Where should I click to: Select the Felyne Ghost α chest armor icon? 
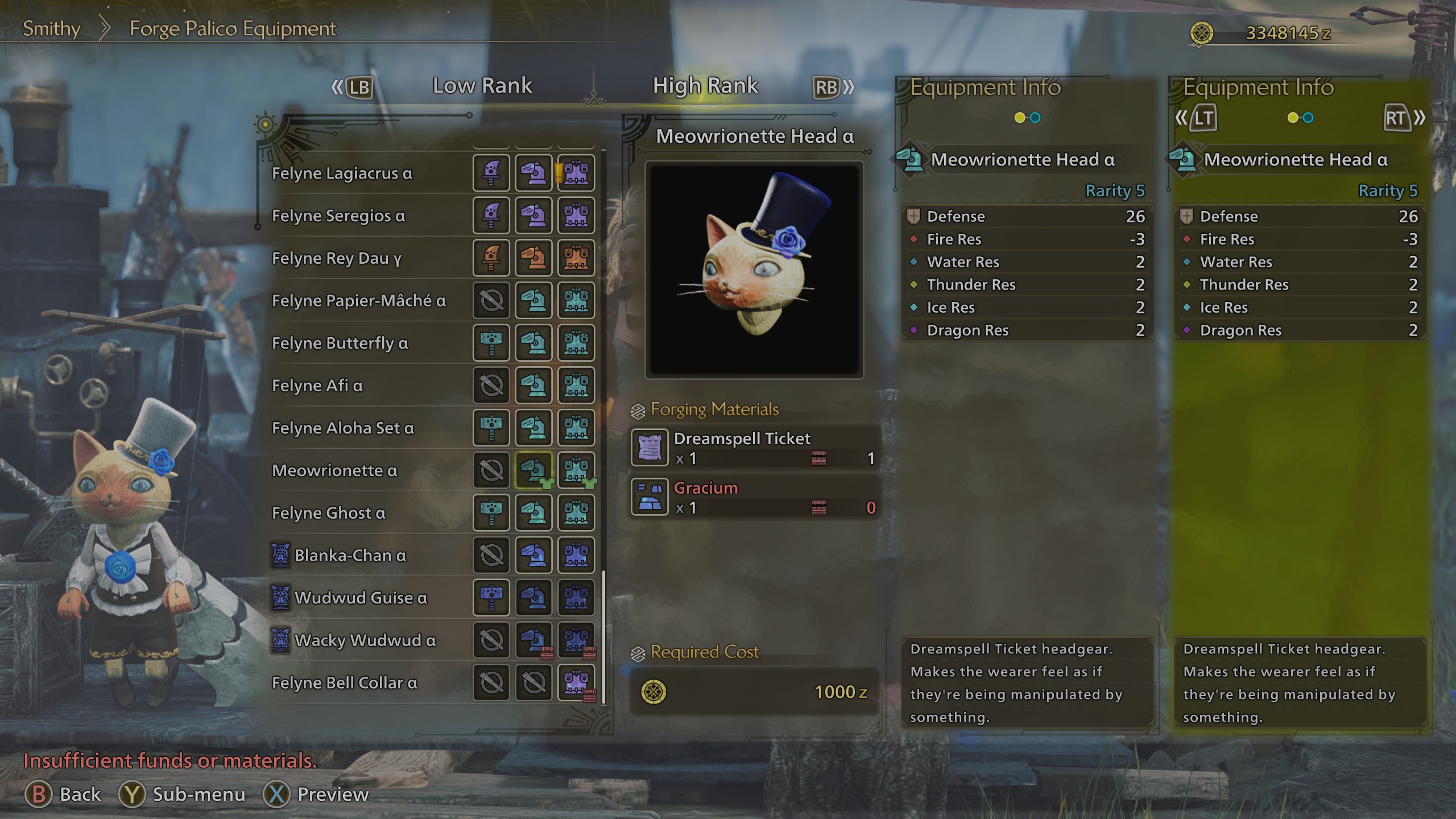tap(576, 512)
